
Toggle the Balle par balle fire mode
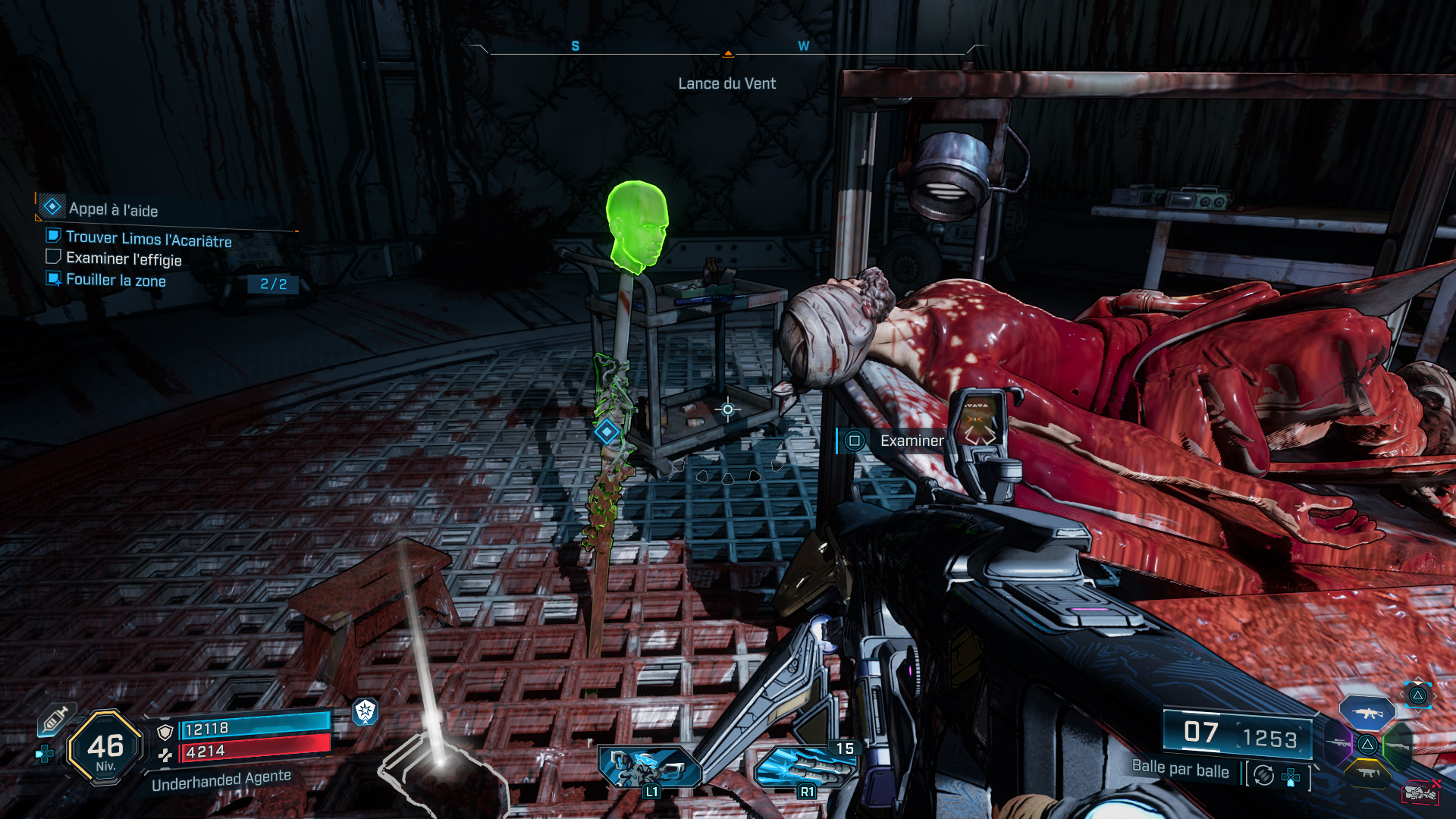tap(1263, 775)
